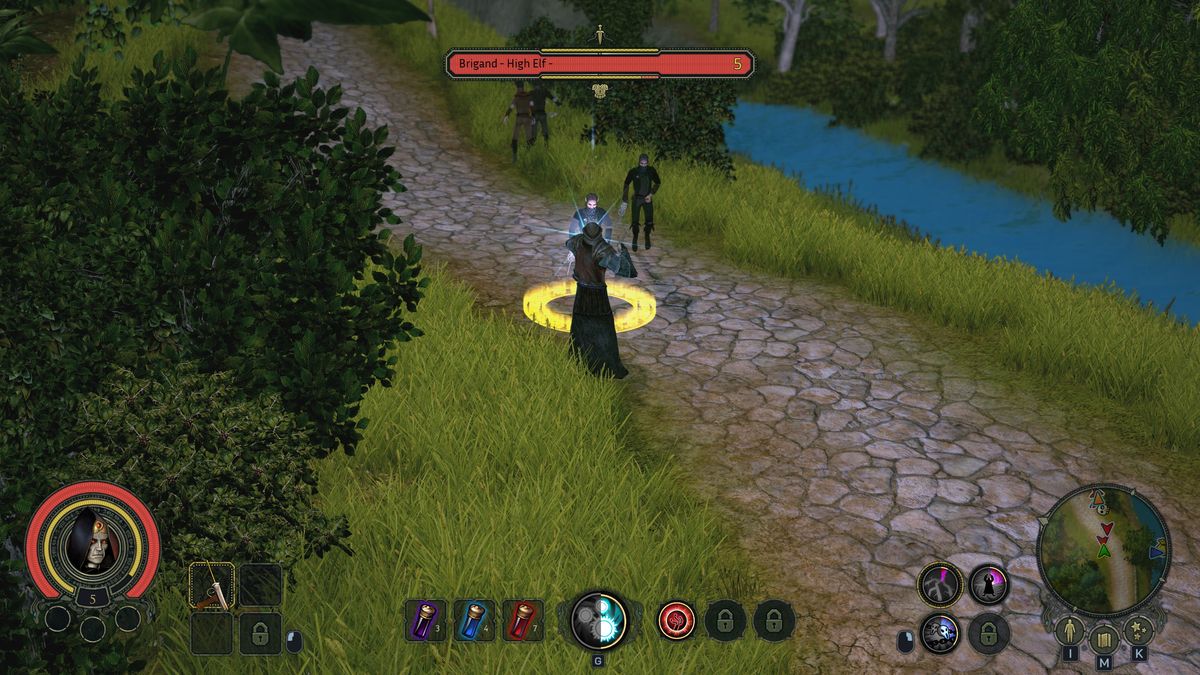Open the skills menu with stars icon
Screen dimensions: 1200x675
(1138, 632)
